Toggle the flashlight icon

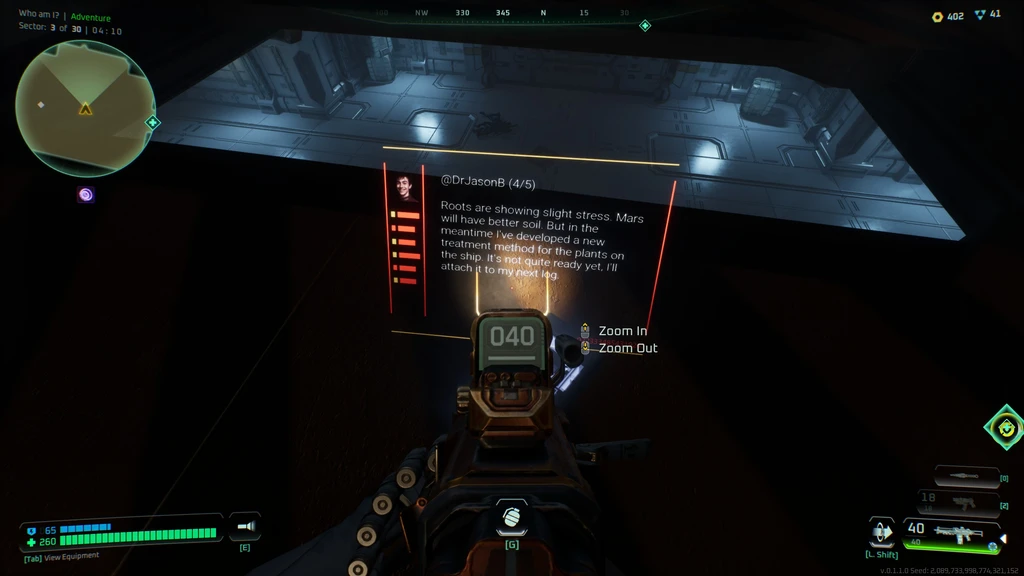point(245,527)
